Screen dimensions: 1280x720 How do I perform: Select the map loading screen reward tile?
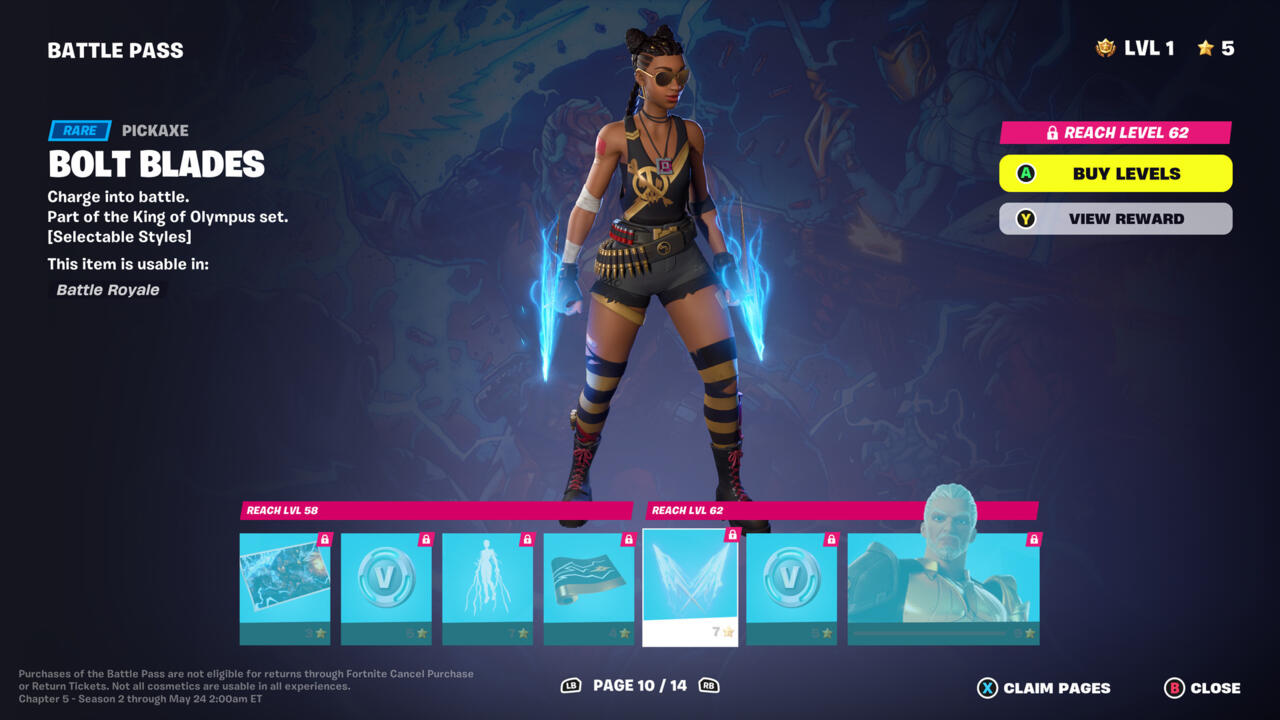pyautogui.click(x=285, y=588)
